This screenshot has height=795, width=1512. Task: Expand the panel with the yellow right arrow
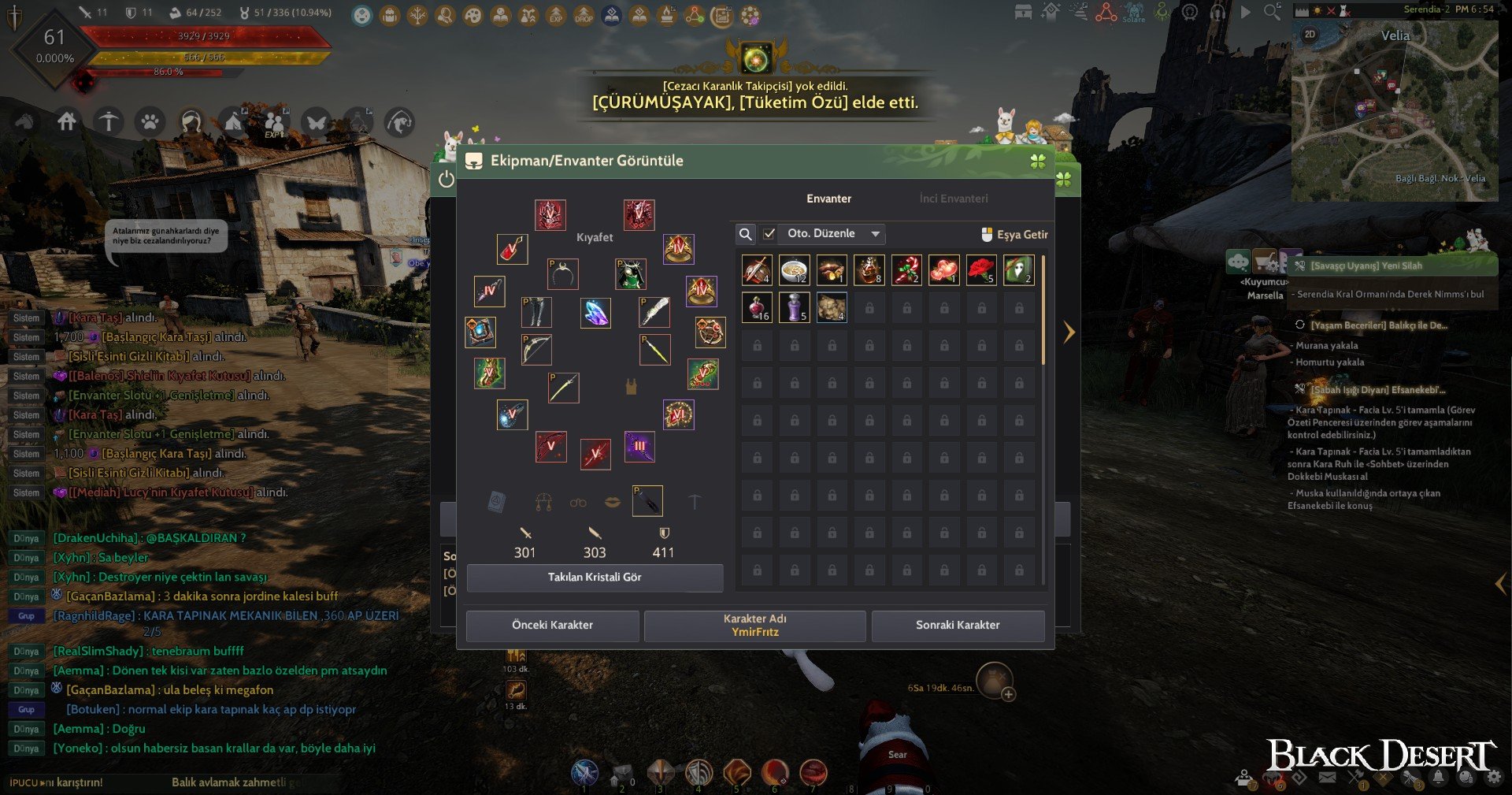pos(1069,332)
